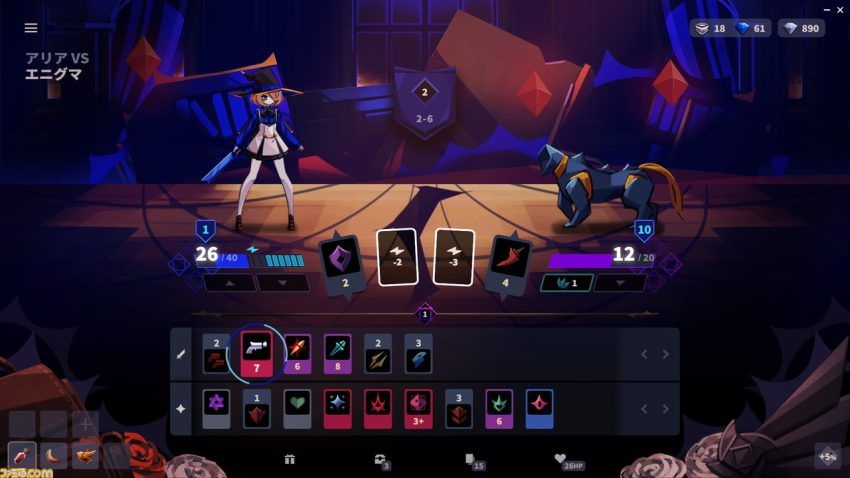This screenshot has width=850, height=478.
Task: Open the hamburger menu
Action: 31,28
